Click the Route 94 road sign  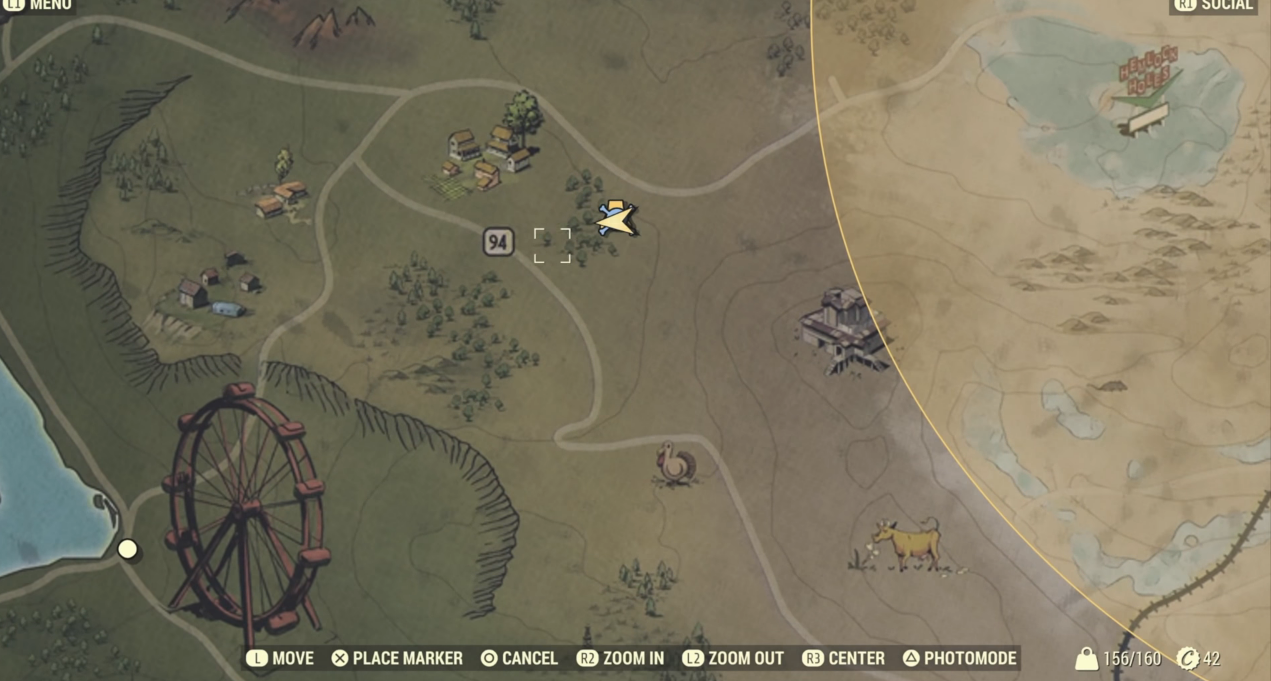tap(498, 242)
